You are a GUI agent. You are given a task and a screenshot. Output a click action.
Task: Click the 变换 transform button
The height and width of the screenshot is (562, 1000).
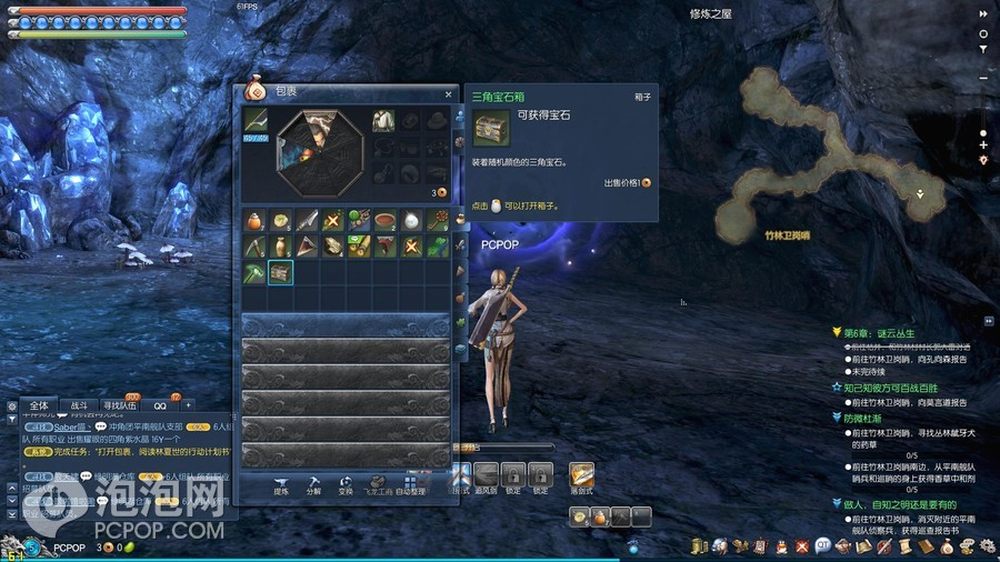tap(345, 486)
